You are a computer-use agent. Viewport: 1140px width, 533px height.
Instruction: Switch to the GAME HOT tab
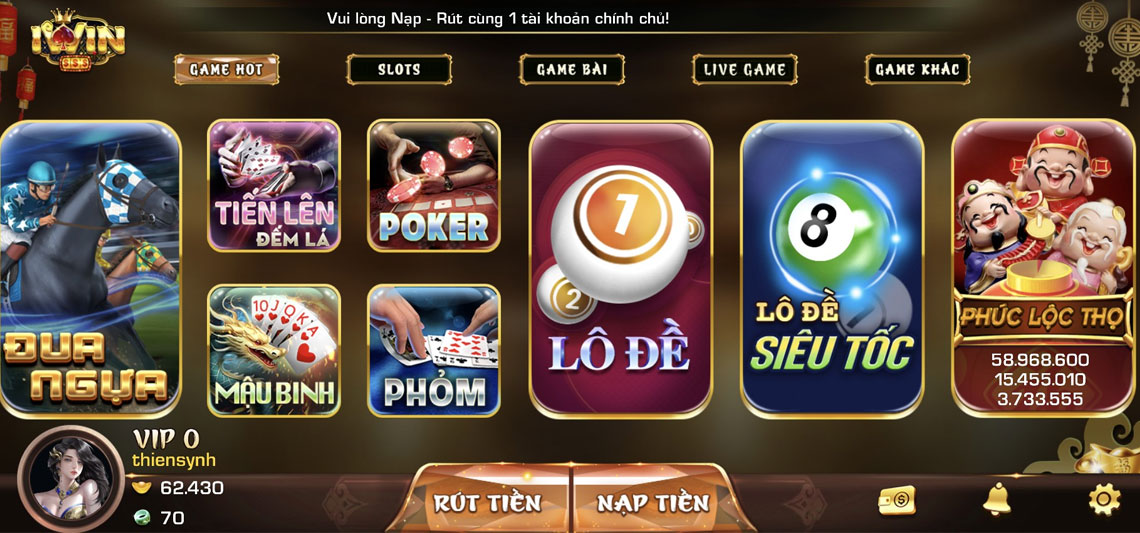226,69
